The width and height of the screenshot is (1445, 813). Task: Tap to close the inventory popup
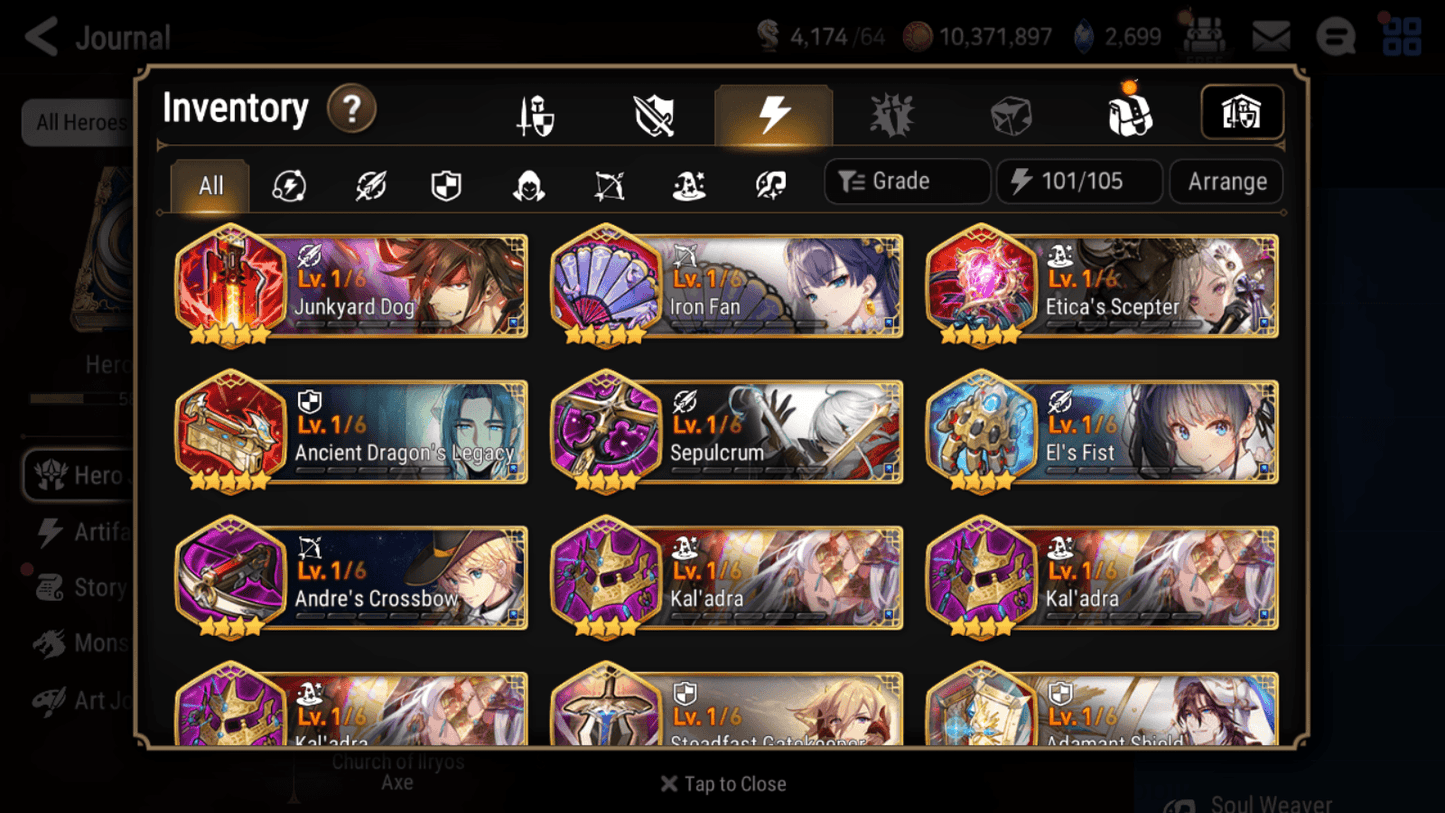tap(722, 784)
